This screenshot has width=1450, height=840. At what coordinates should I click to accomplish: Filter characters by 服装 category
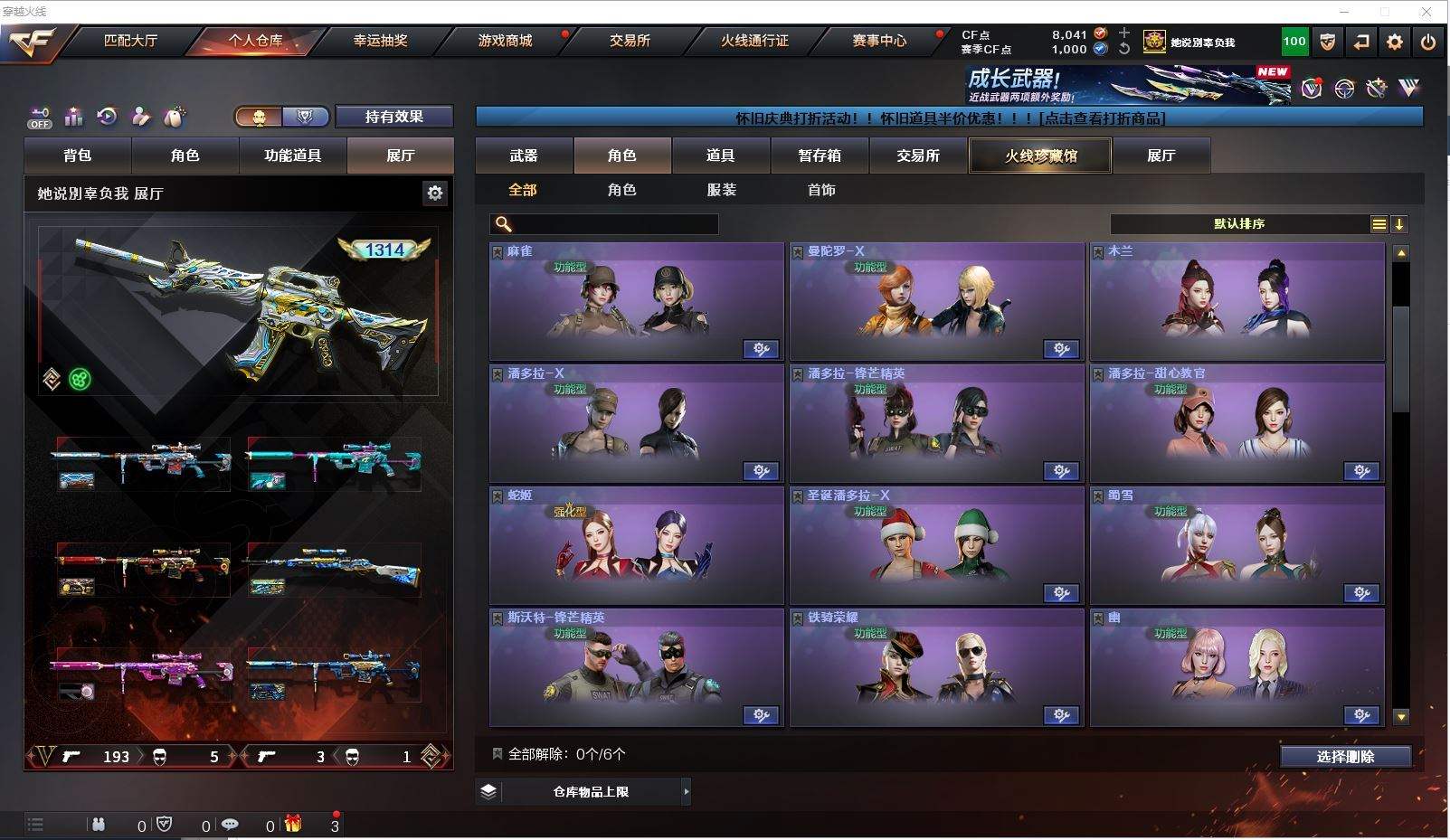[x=721, y=190]
